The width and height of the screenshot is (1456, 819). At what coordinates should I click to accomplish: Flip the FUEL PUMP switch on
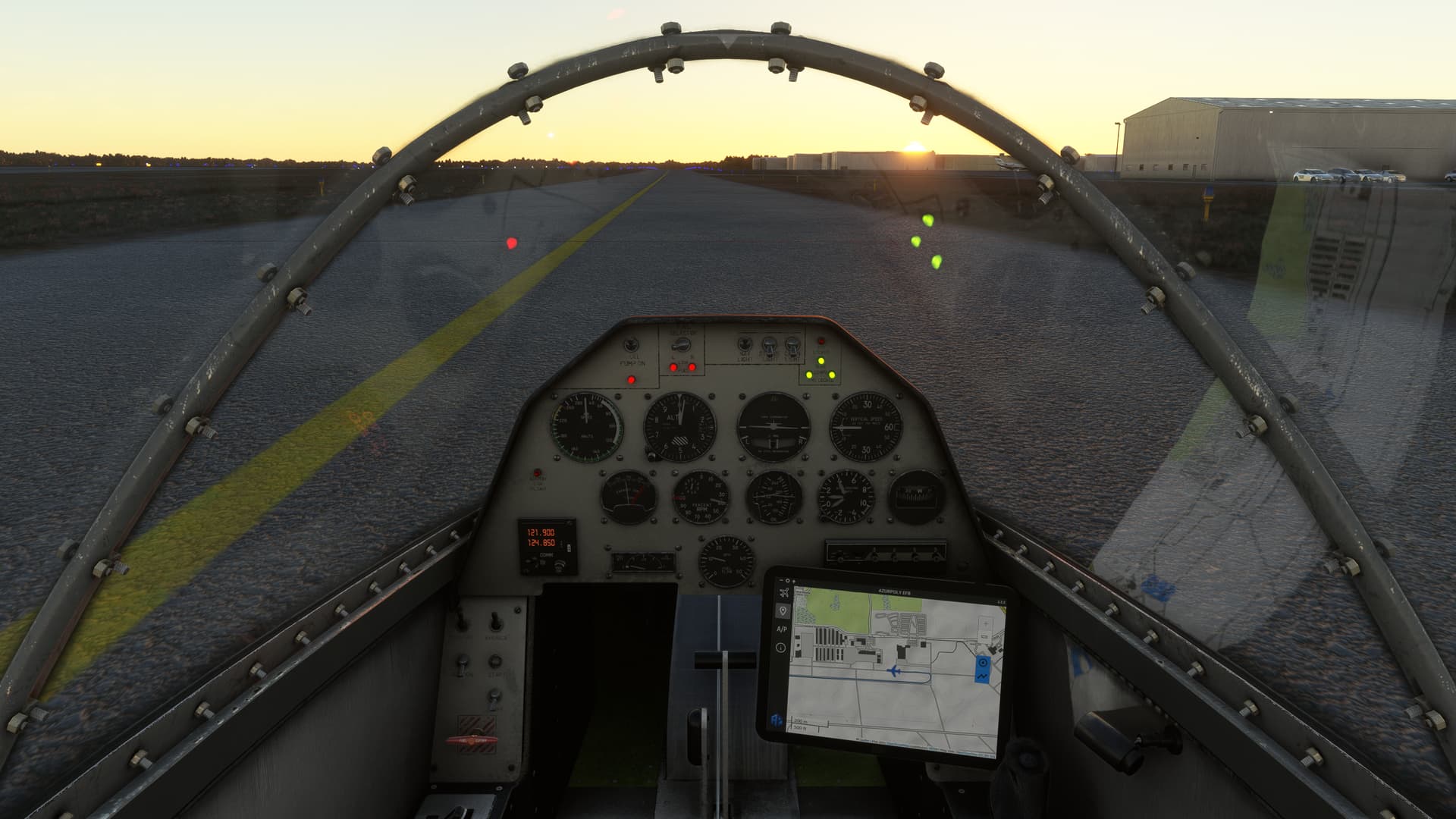click(631, 345)
